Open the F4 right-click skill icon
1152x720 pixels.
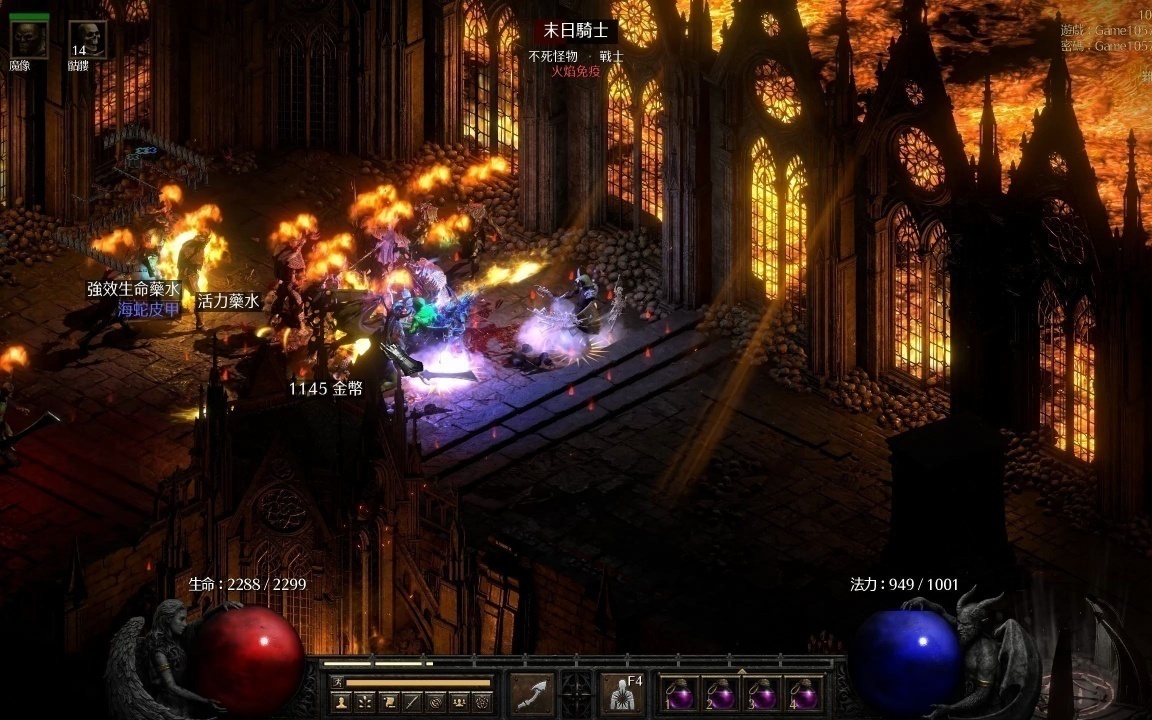point(622,693)
